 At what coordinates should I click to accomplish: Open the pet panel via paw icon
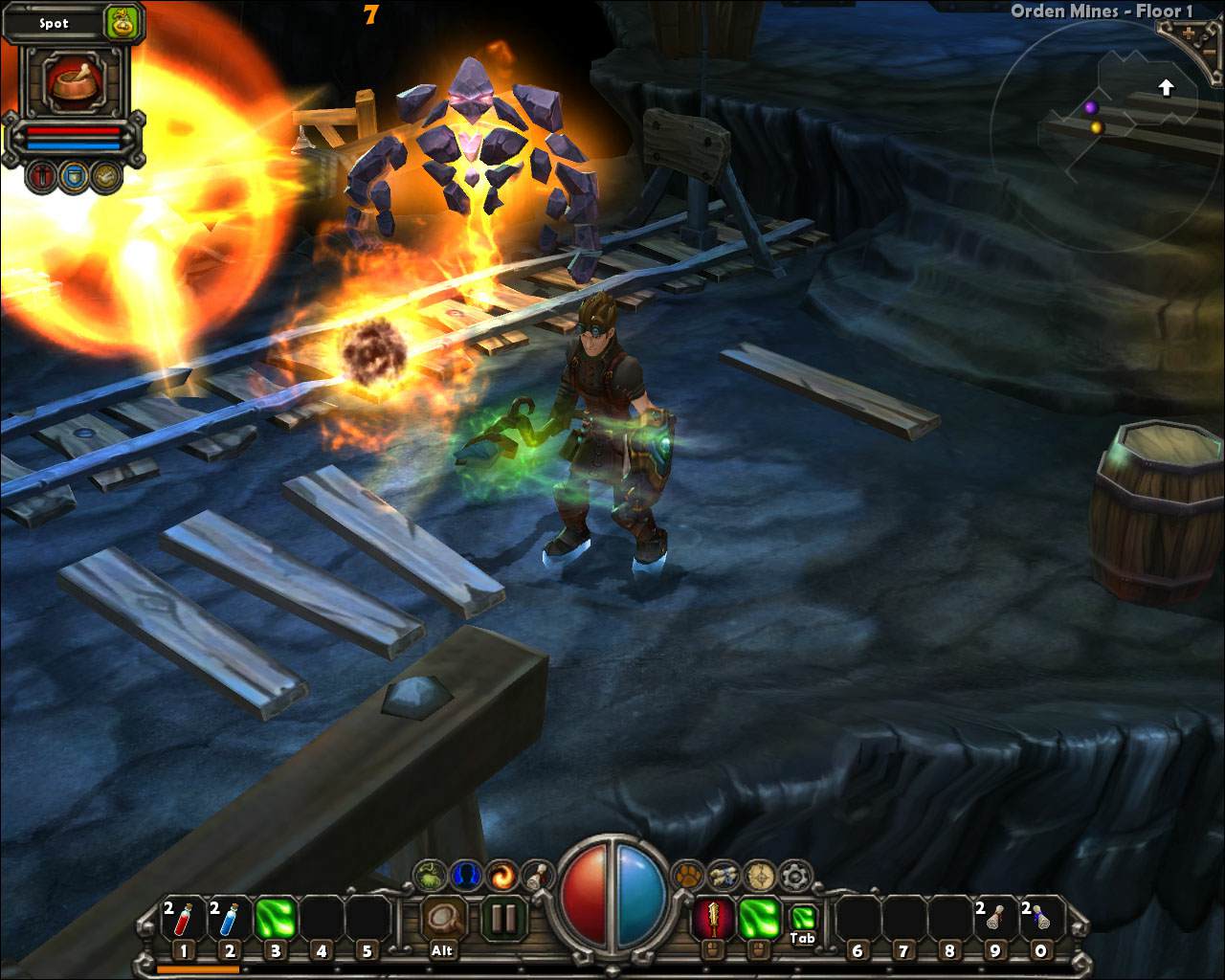coord(687,876)
